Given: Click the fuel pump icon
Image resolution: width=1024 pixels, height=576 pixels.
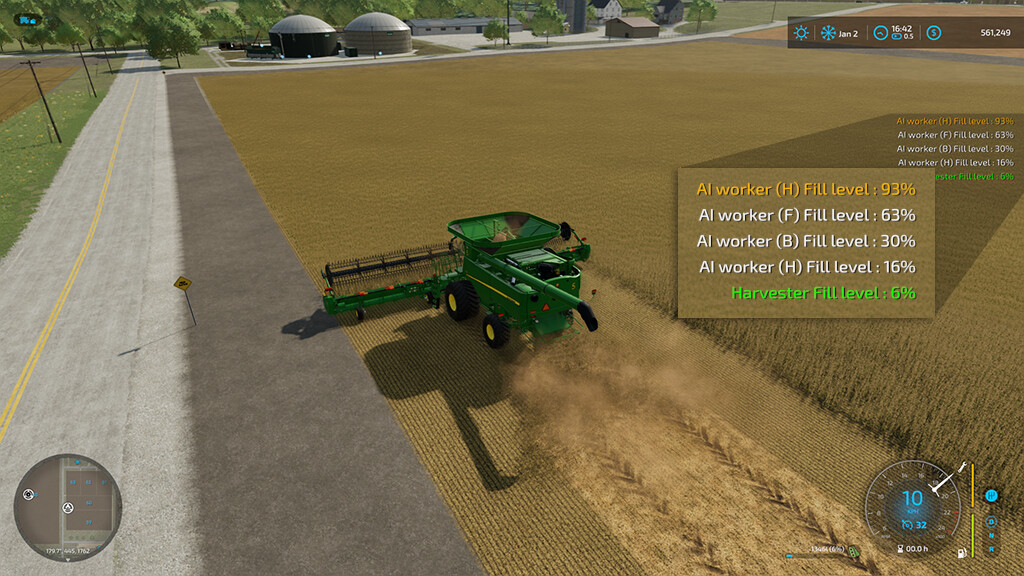Looking at the screenshot, I should (x=961, y=553).
